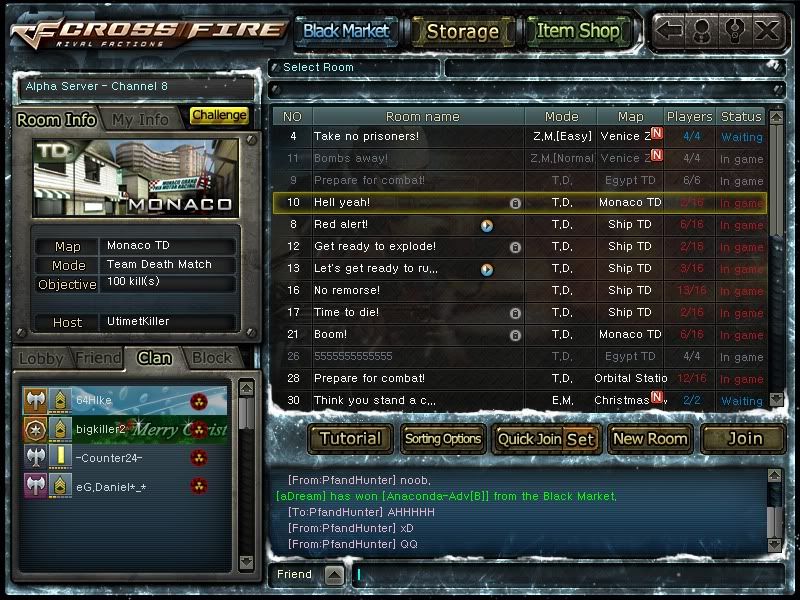Image resolution: width=800 pixels, height=600 pixels.
Task: Click the back arrow button
Action: (670, 31)
